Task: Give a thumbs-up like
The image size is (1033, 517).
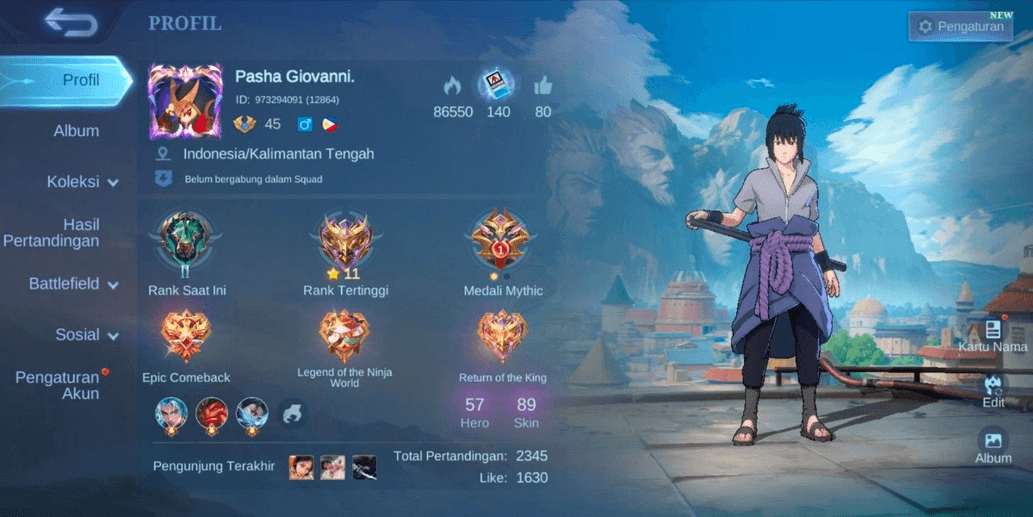Action: click(x=543, y=86)
